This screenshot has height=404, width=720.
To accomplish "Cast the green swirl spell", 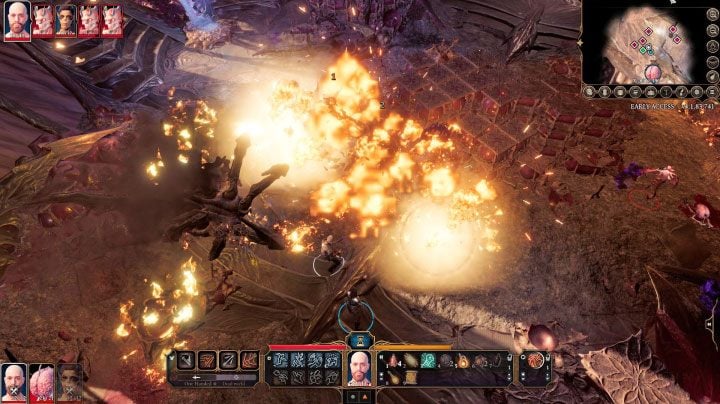I will (428, 360).
